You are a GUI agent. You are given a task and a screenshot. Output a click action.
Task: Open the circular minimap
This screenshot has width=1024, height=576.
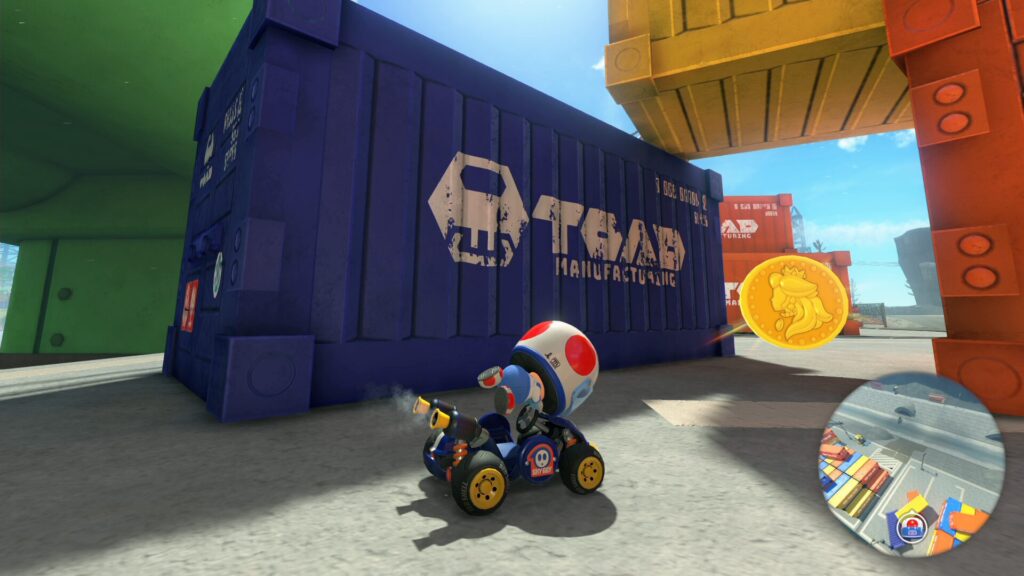pyautogui.click(x=911, y=464)
